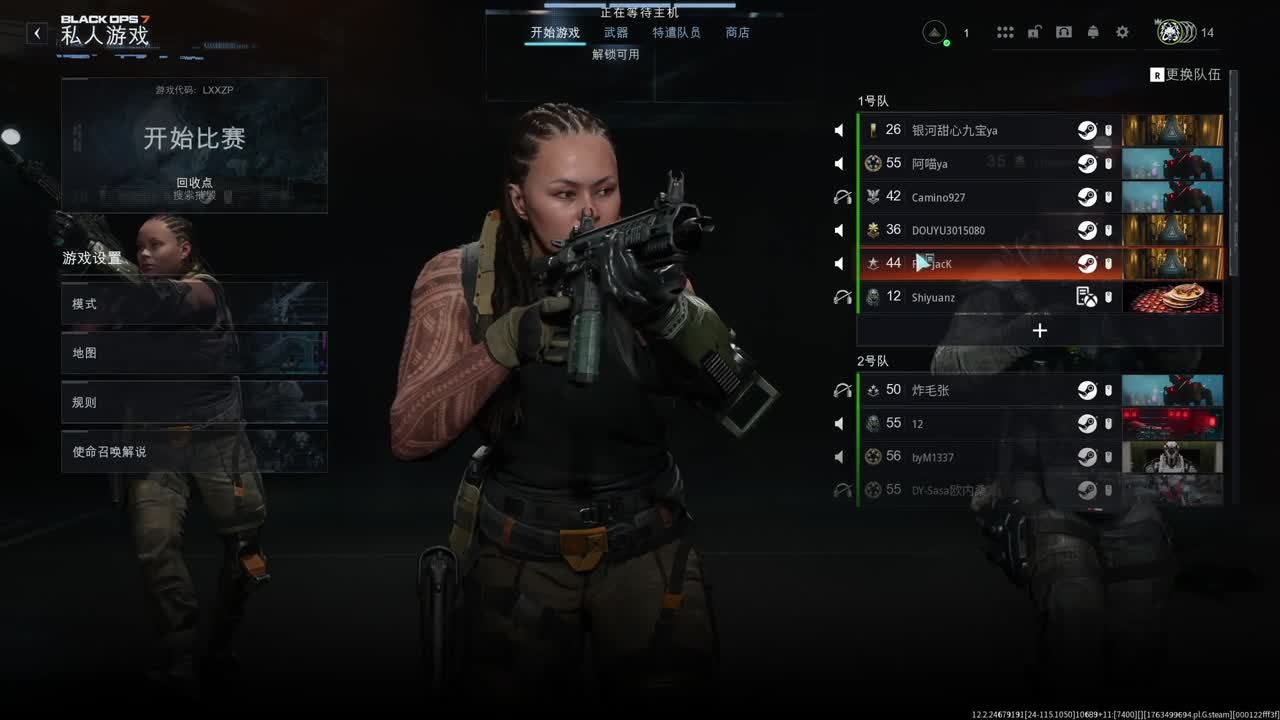Screen dimensions: 1280x720
Task: Switch to the 武器 tab
Action: pyautogui.click(x=616, y=33)
